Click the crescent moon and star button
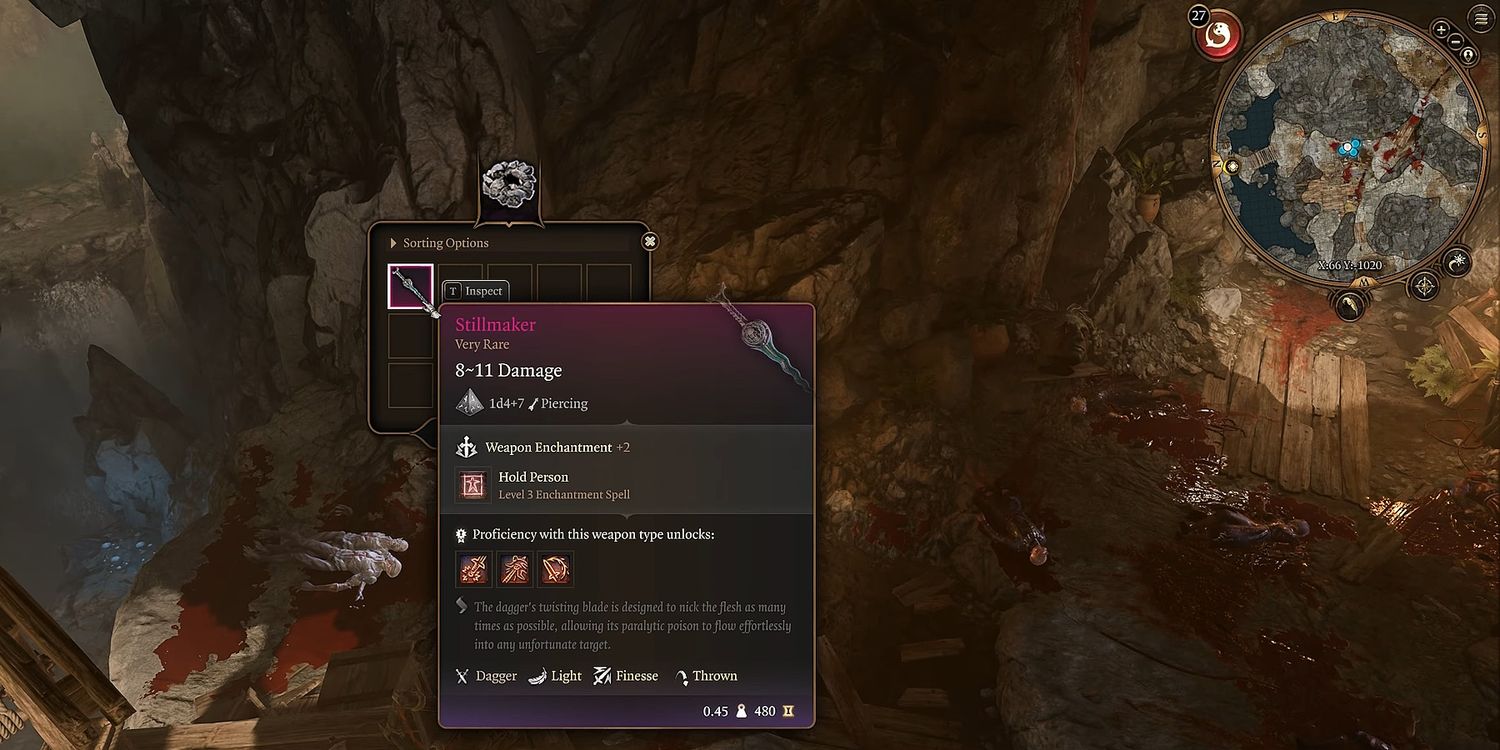The image size is (1500, 750). 1458,262
